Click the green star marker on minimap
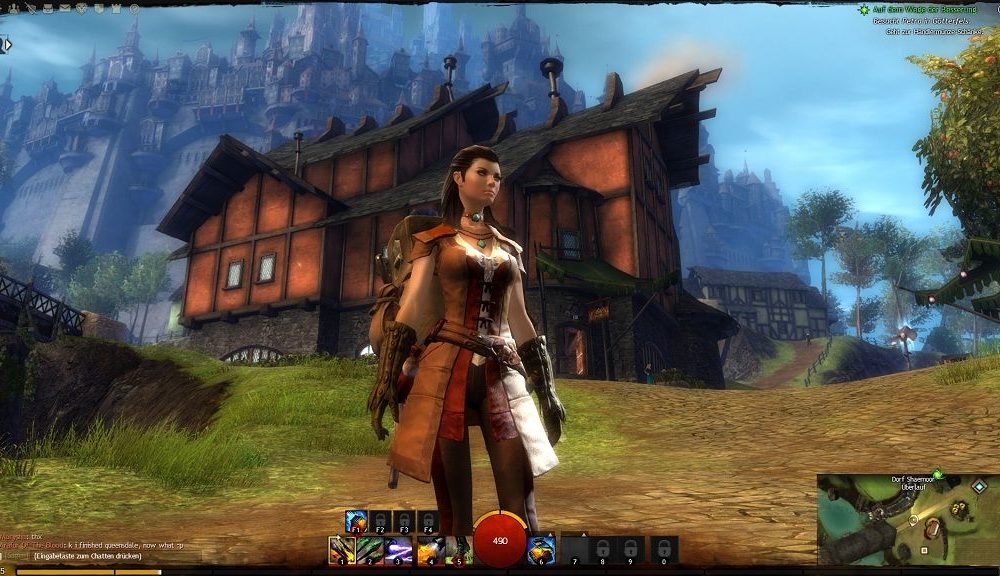 [938, 474]
